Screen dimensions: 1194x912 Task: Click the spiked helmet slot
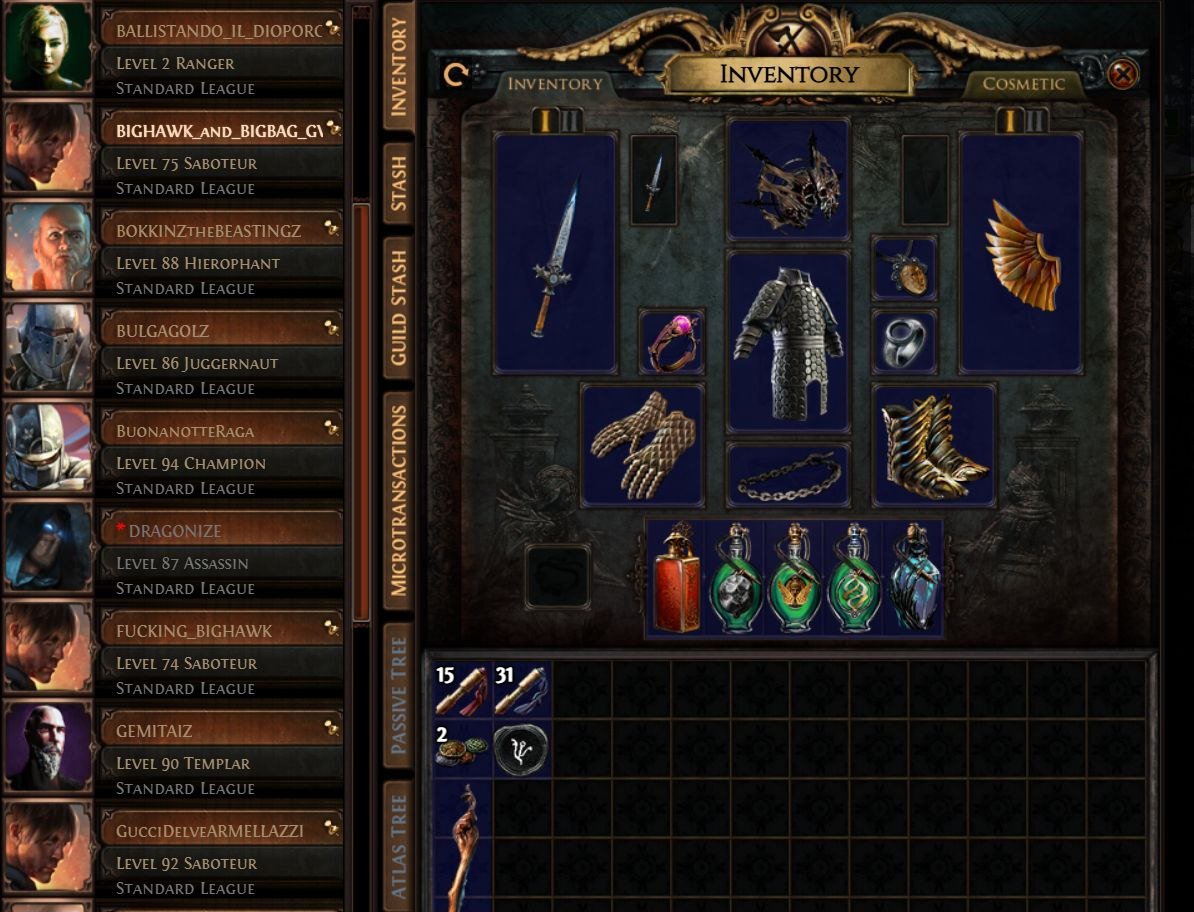click(x=788, y=180)
